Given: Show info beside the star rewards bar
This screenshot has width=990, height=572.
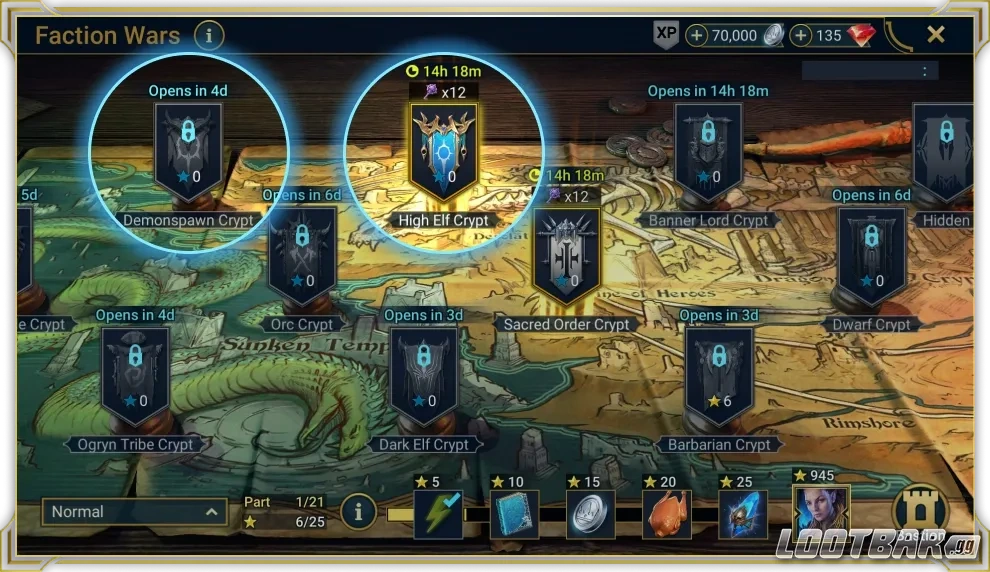Looking at the screenshot, I should point(359,512).
